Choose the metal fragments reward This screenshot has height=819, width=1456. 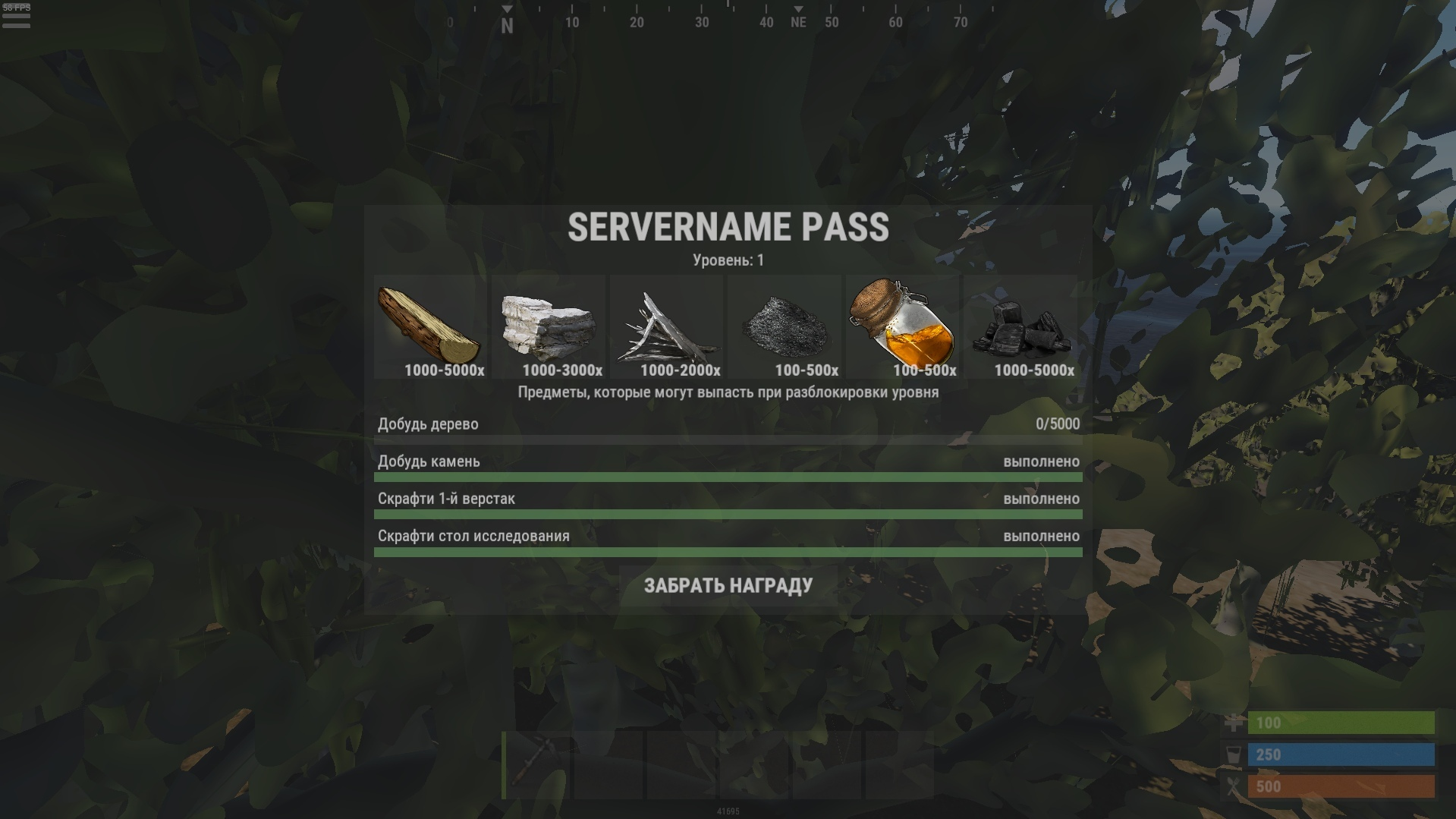coord(666,327)
